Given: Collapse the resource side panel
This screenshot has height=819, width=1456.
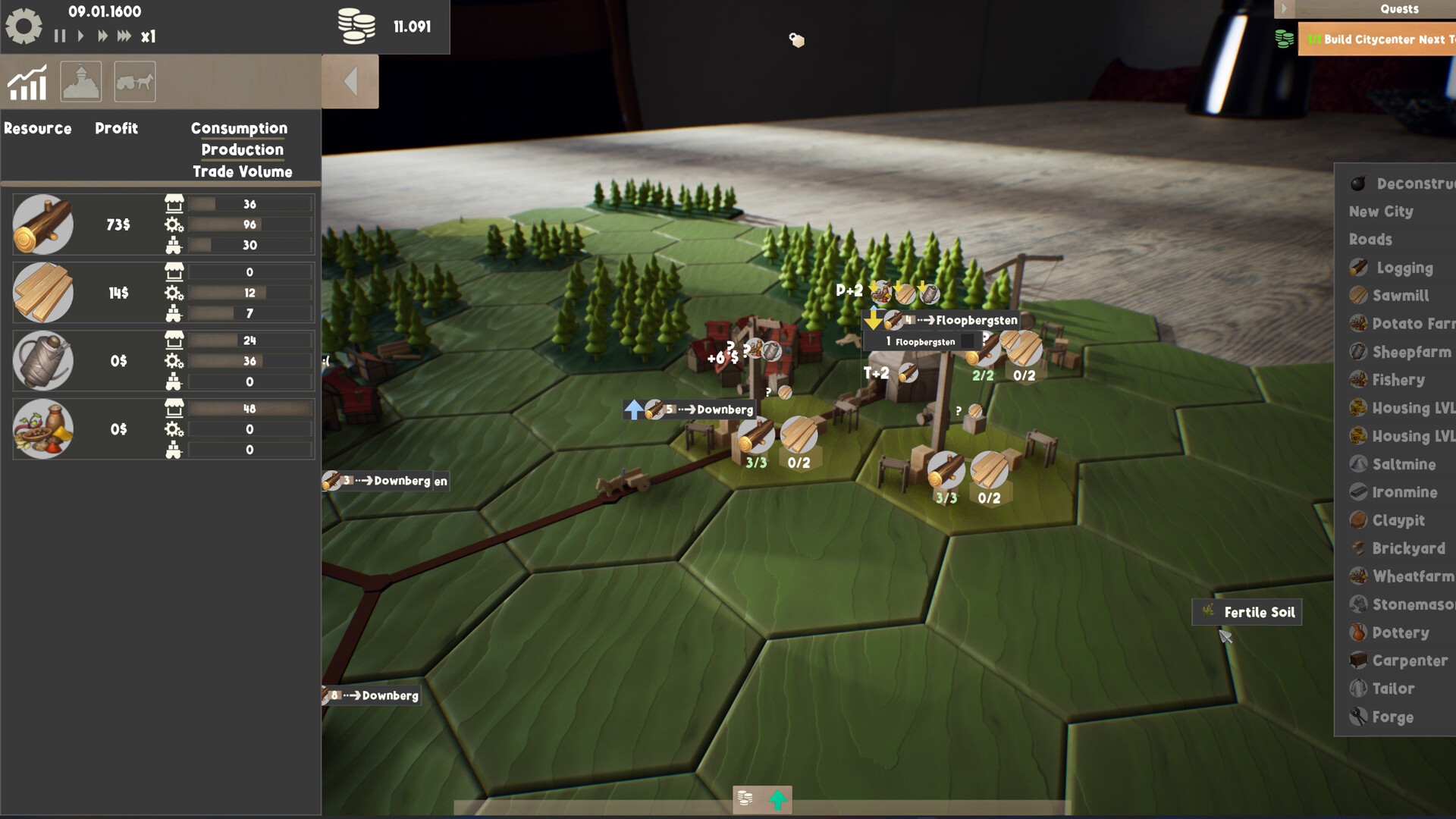Looking at the screenshot, I should (350, 81).
